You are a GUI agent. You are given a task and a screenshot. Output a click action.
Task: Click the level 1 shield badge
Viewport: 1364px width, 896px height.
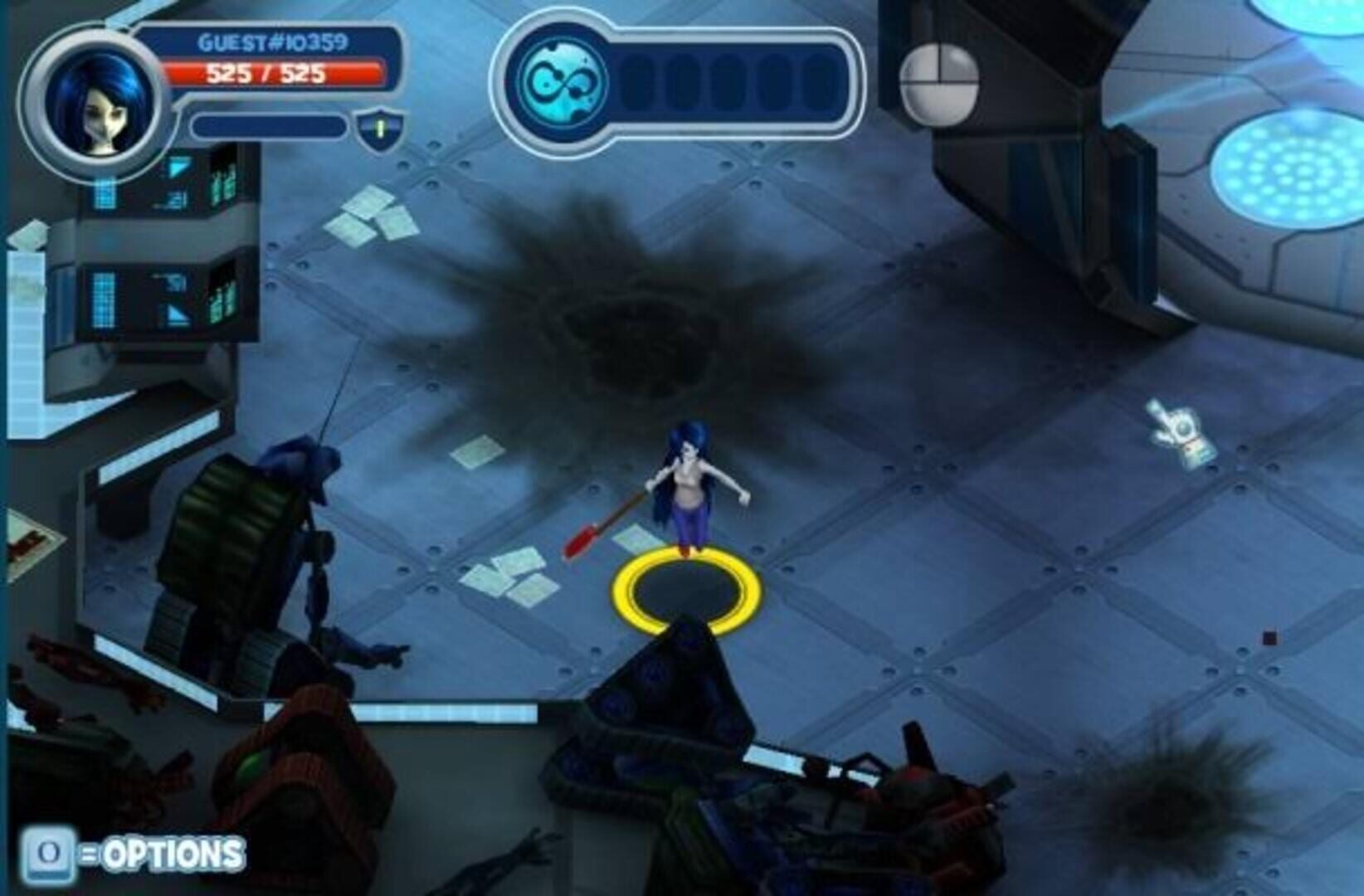point(381,129)
